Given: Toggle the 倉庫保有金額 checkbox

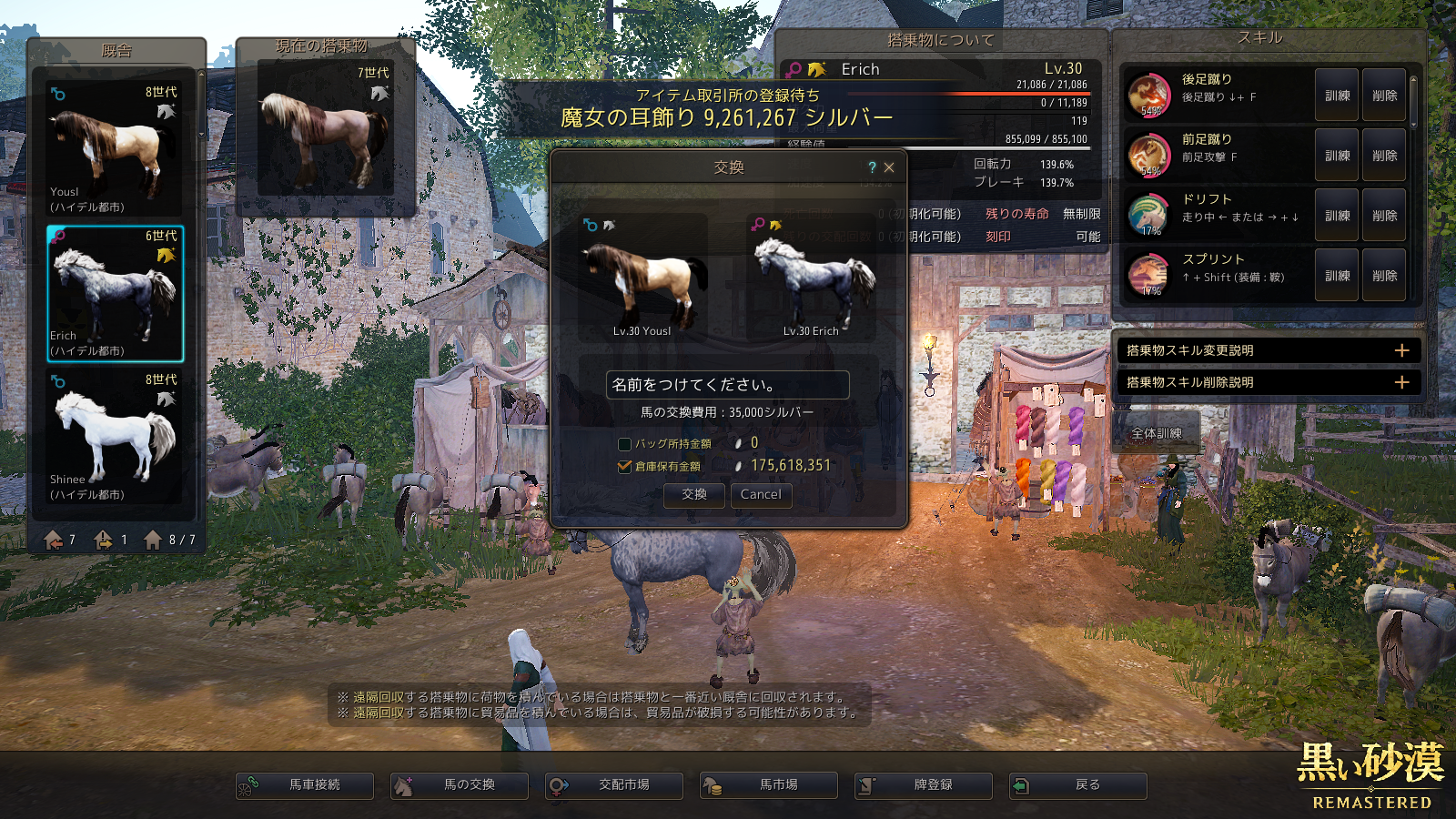Looking at the screenshot, I should click(624, 466).
